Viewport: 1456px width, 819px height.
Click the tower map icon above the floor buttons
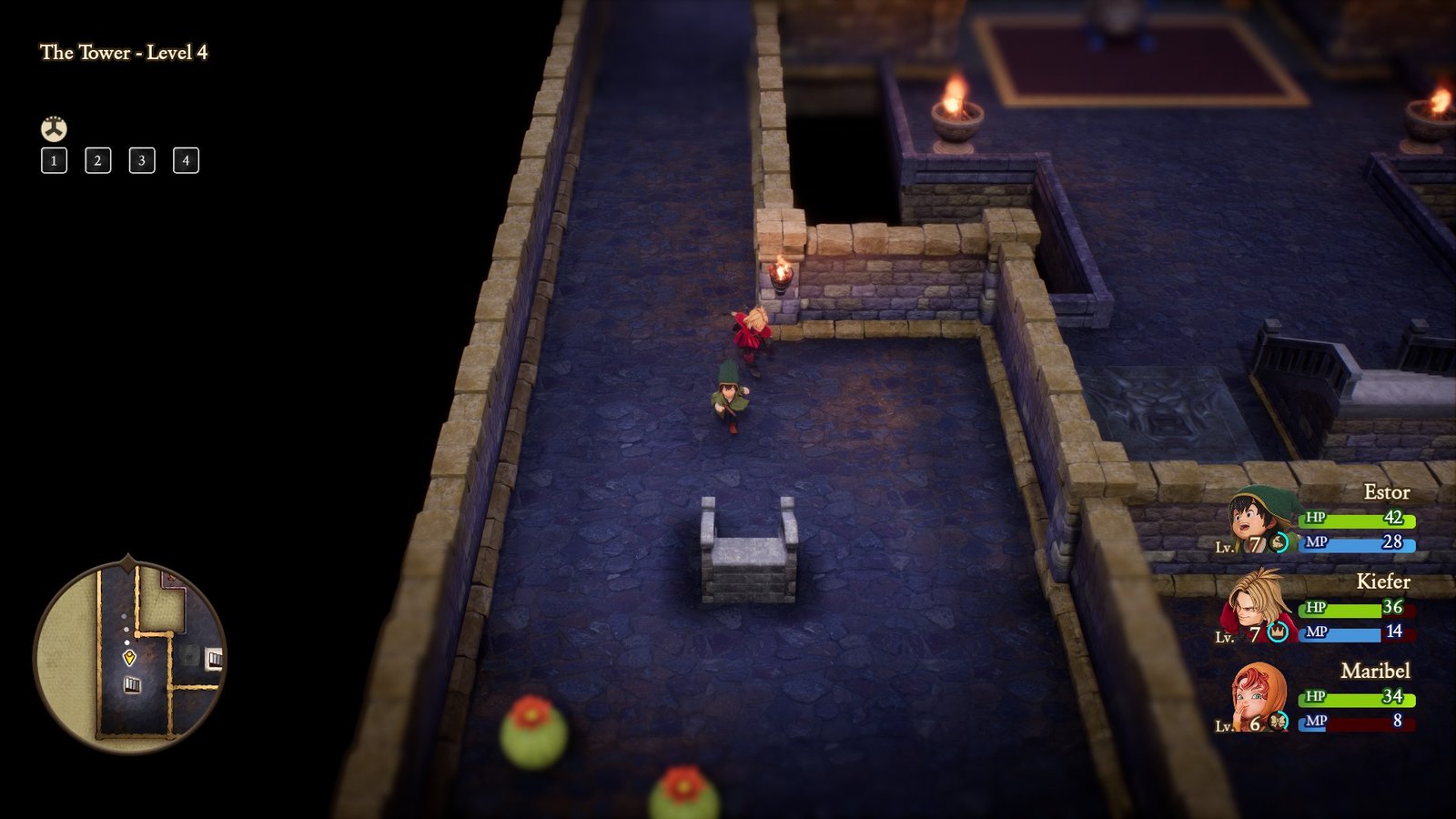tap(54, 128)
